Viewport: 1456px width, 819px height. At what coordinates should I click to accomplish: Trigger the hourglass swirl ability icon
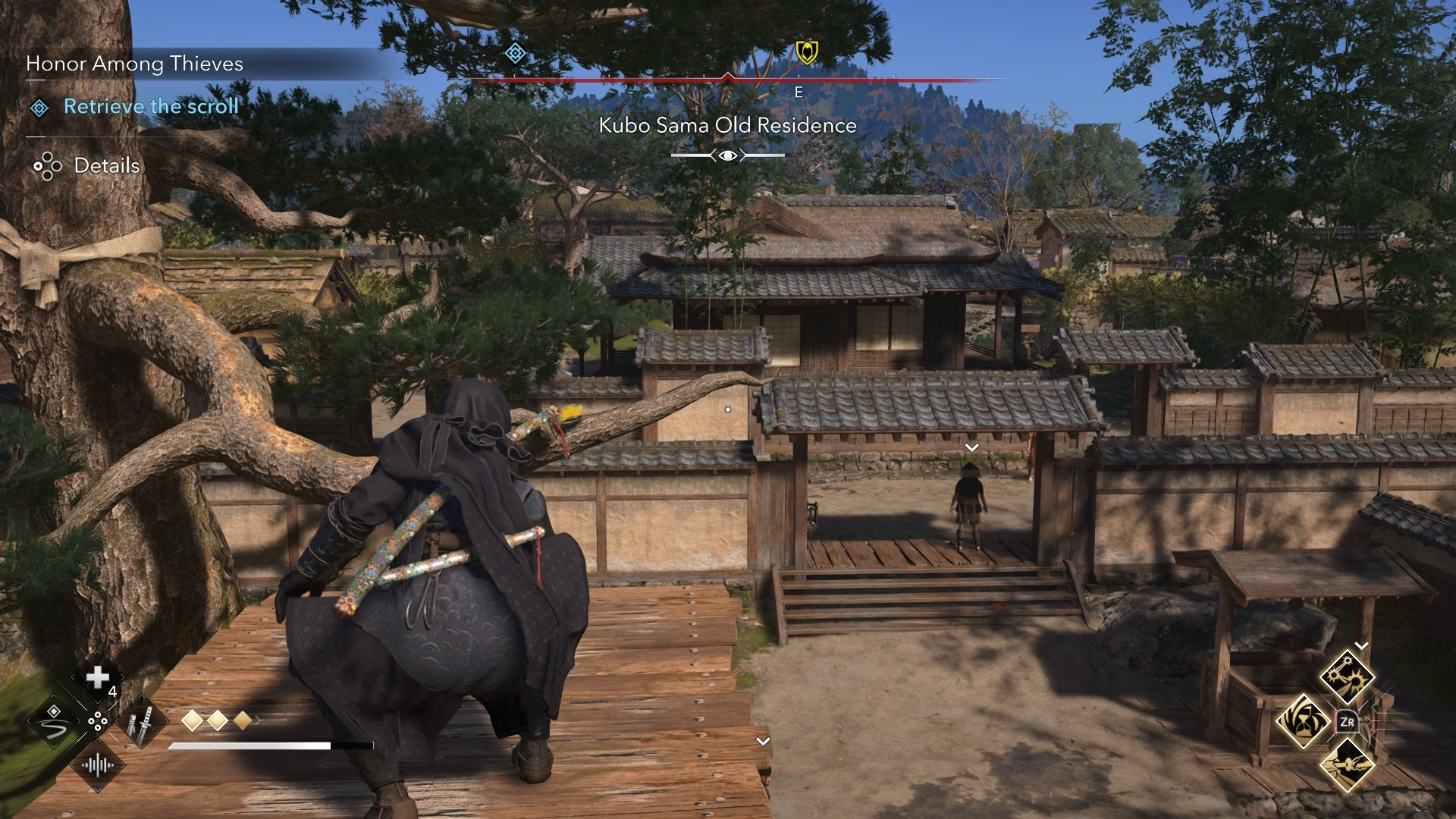(1302, 720)
